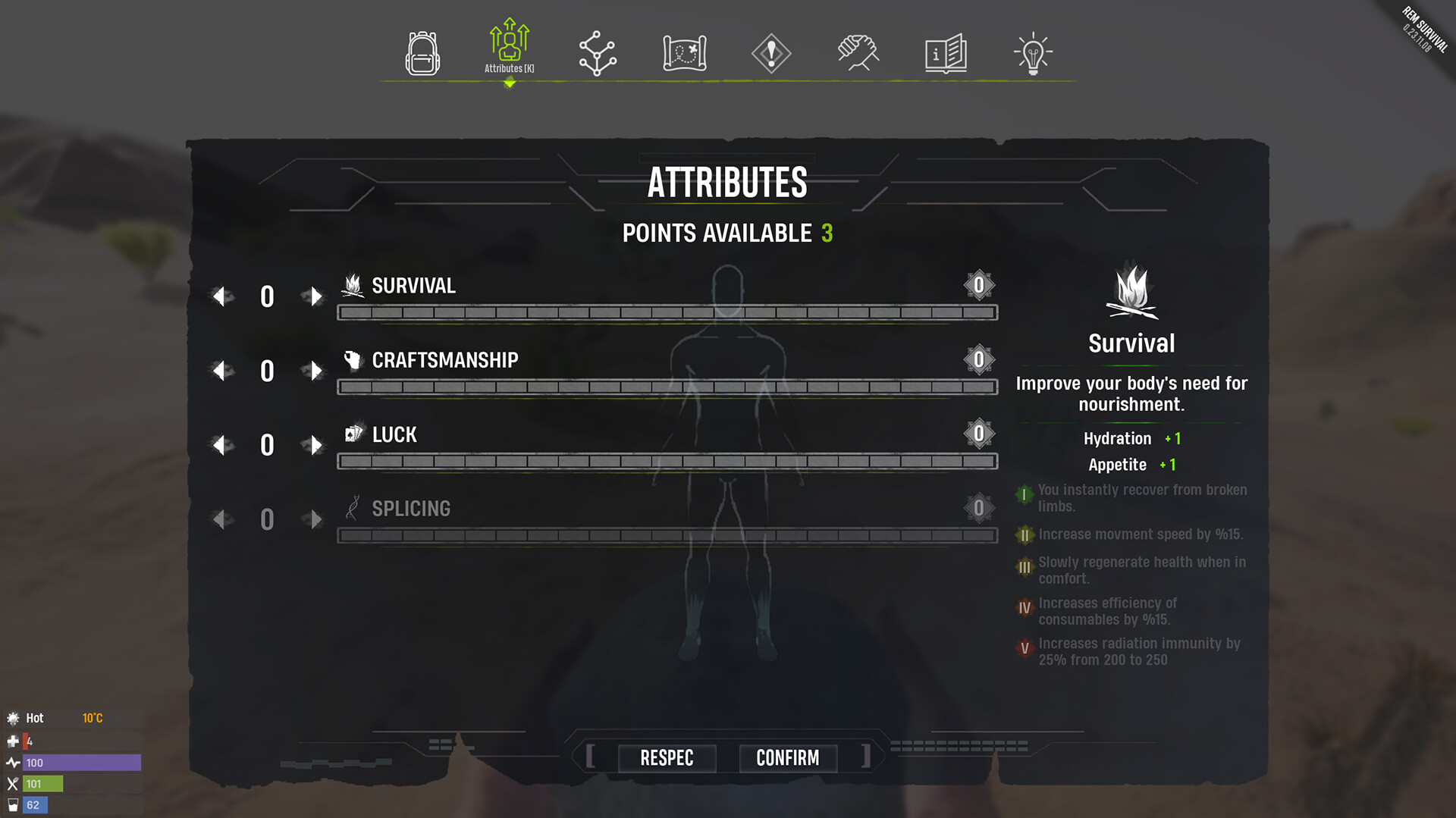1456x818 pixels.
Task: Increase the Survival attribute
Action: pyautogui.click(x=315, y=296)
